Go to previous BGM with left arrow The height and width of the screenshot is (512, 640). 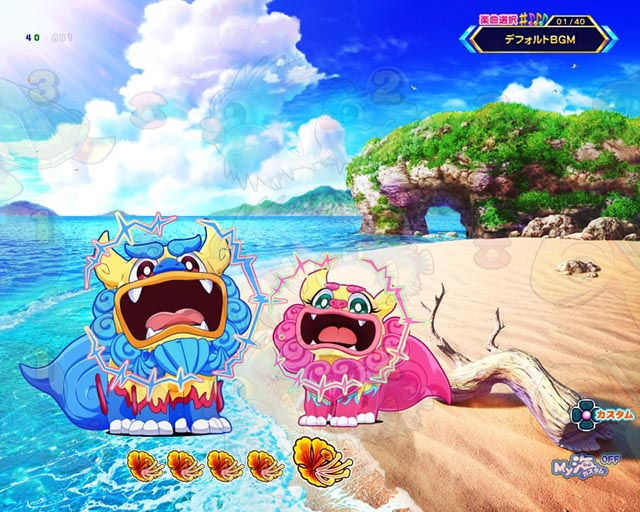(x=466, y=39)
